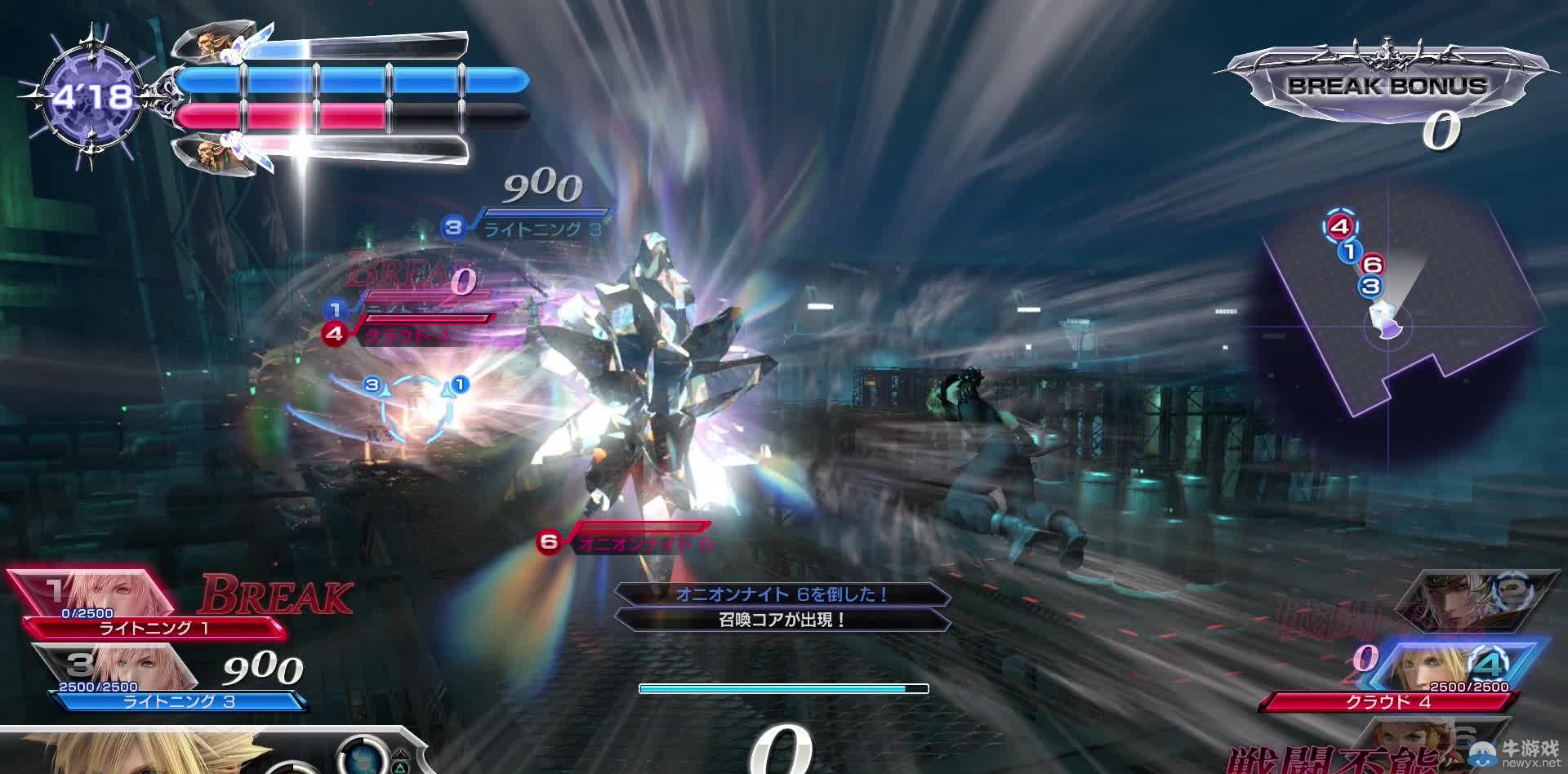Click red marker 4 on minimap
This screenshot has width=1568, height=774.
[1339, 226]
